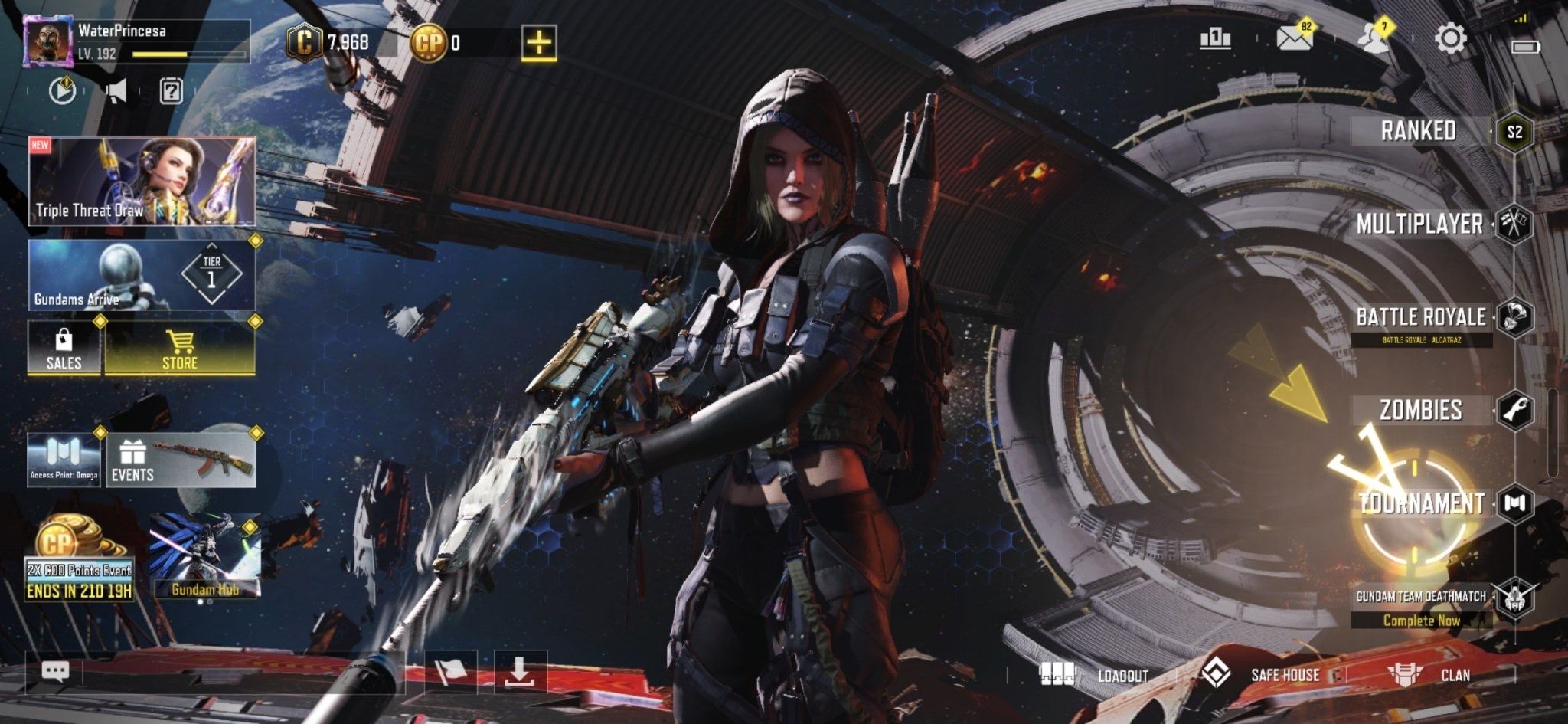This screenshot has height=724, width=1568.
Task: Open the gear Settings menu
Action: pos(1450,38)
